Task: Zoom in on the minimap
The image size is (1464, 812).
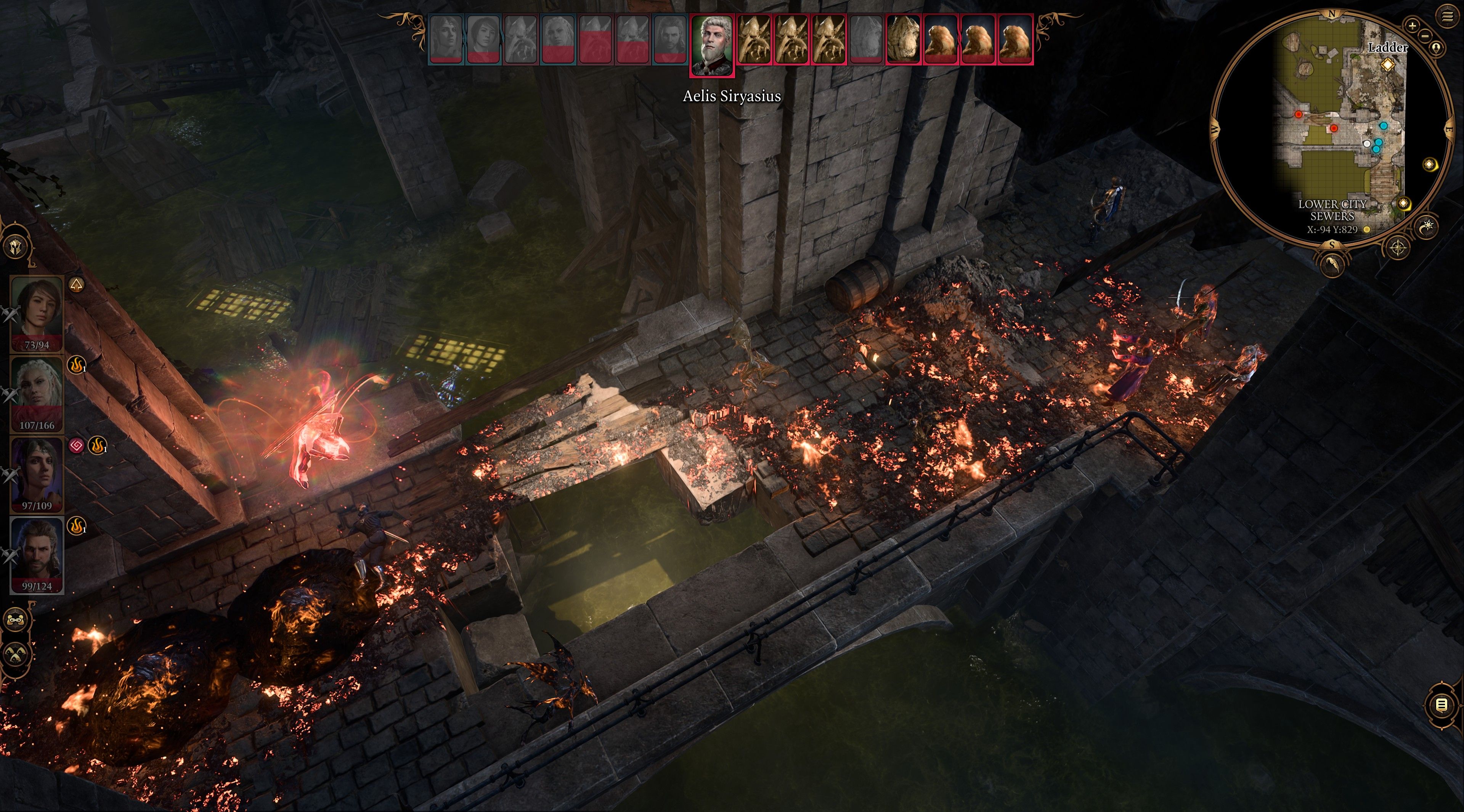Action: click(x=1413, y=25)
